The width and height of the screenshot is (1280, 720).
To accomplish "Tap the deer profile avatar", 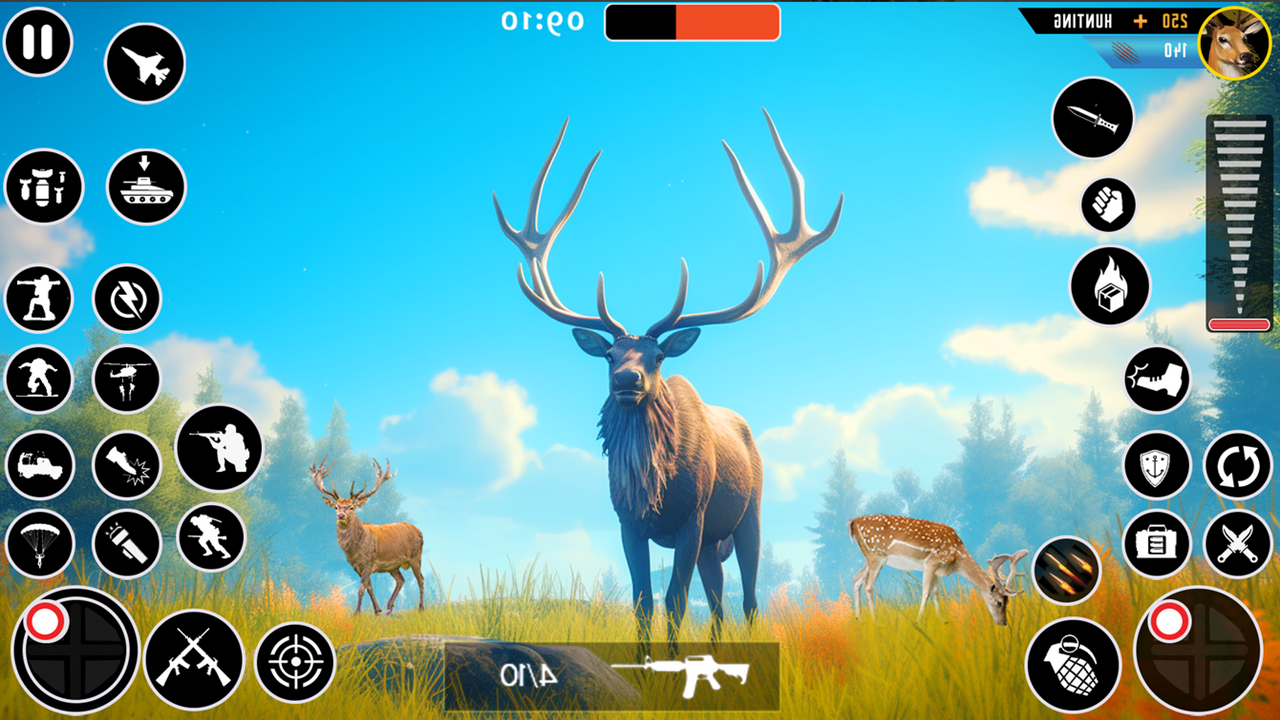I will 1231,43.
